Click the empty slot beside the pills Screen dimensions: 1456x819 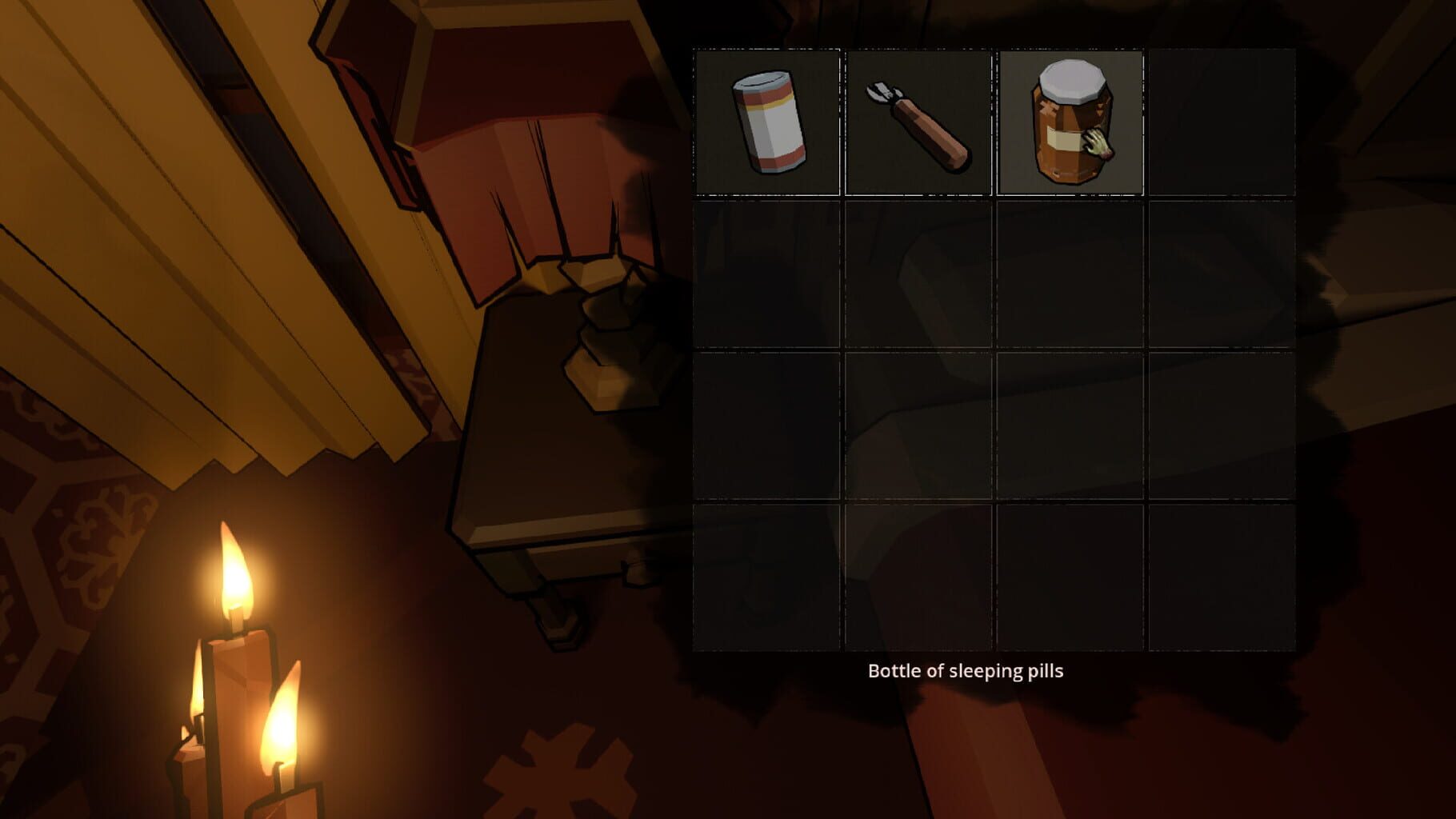coord(1220,120)
